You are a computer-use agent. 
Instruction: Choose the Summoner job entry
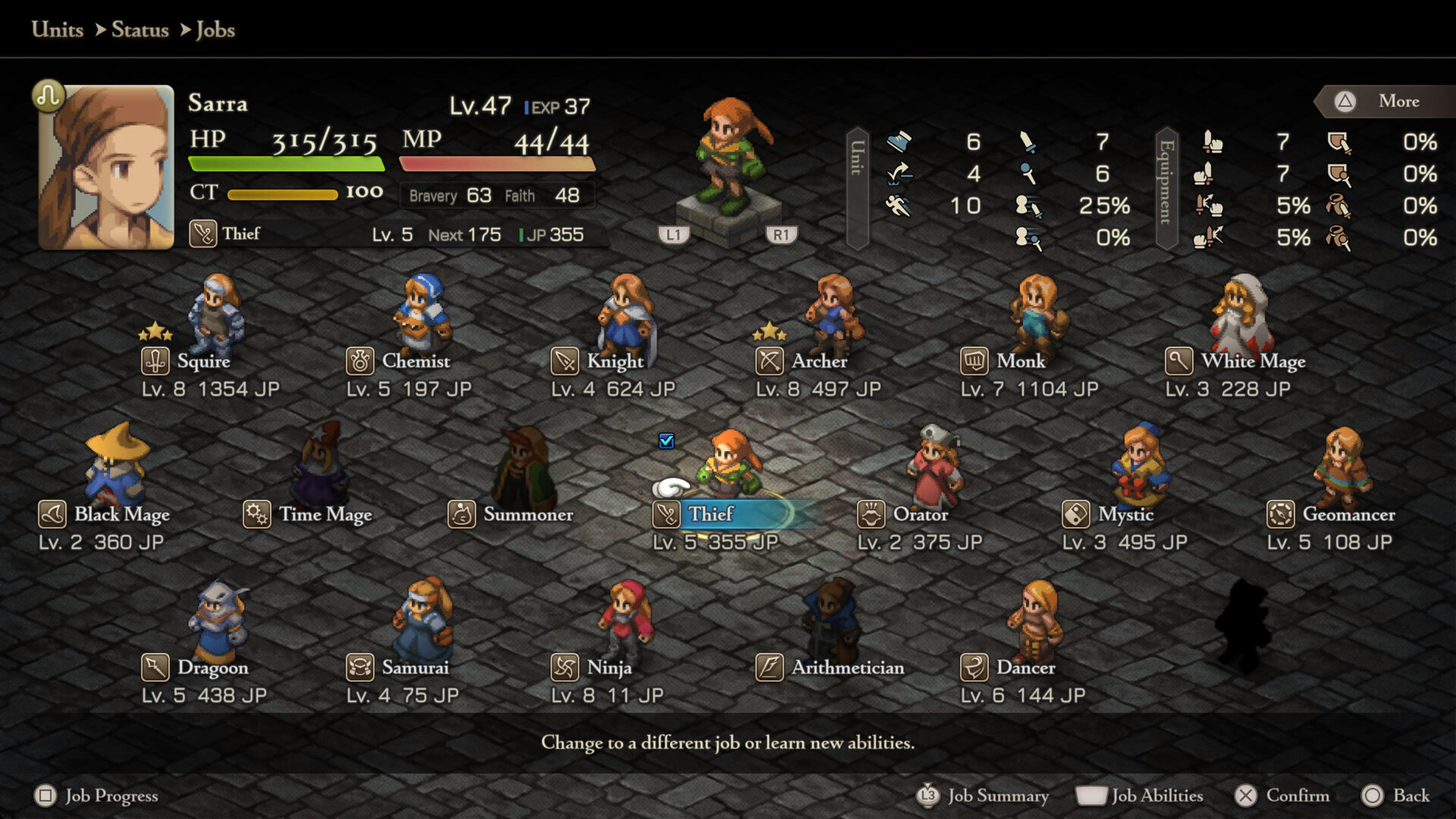pos(527,514)
